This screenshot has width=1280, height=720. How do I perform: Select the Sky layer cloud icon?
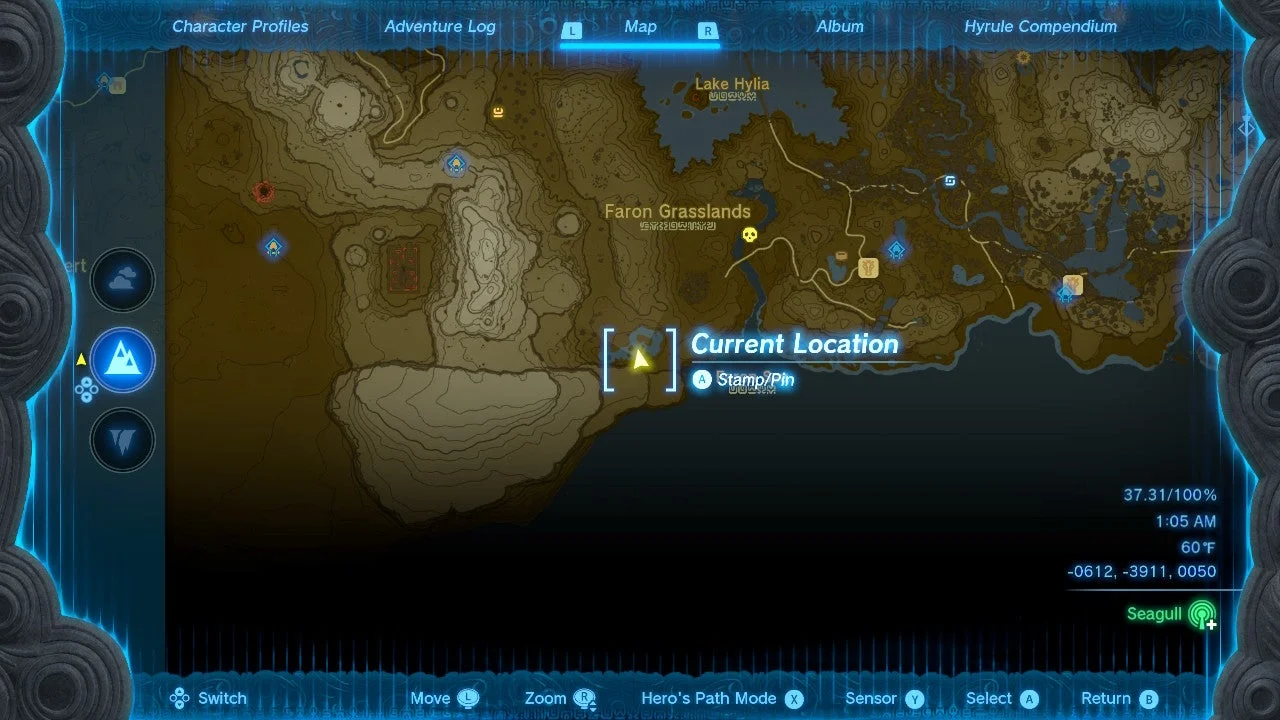(122, 280)
